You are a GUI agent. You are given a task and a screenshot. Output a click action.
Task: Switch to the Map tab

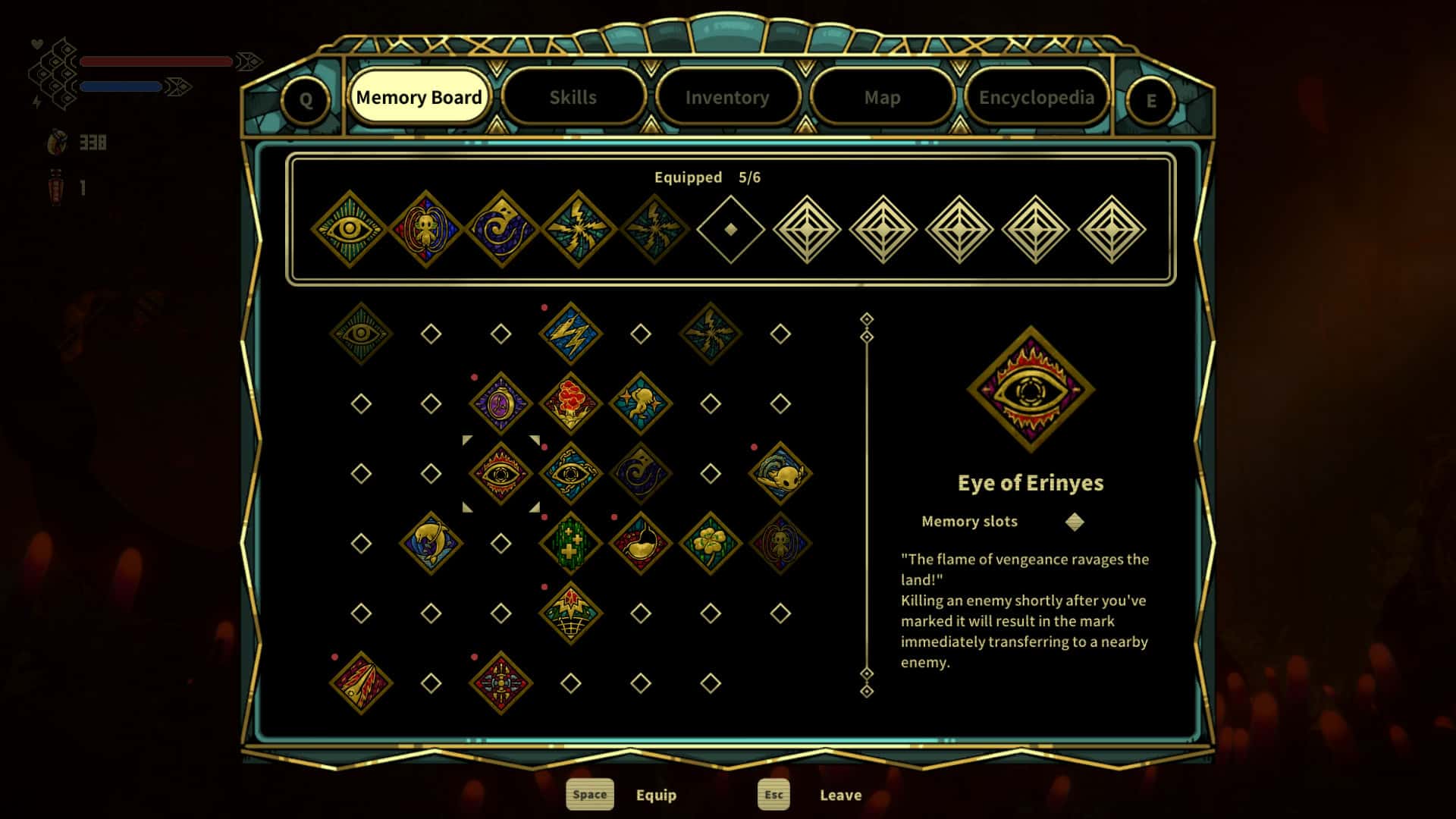pyautogui.click(x=882, y=97)
